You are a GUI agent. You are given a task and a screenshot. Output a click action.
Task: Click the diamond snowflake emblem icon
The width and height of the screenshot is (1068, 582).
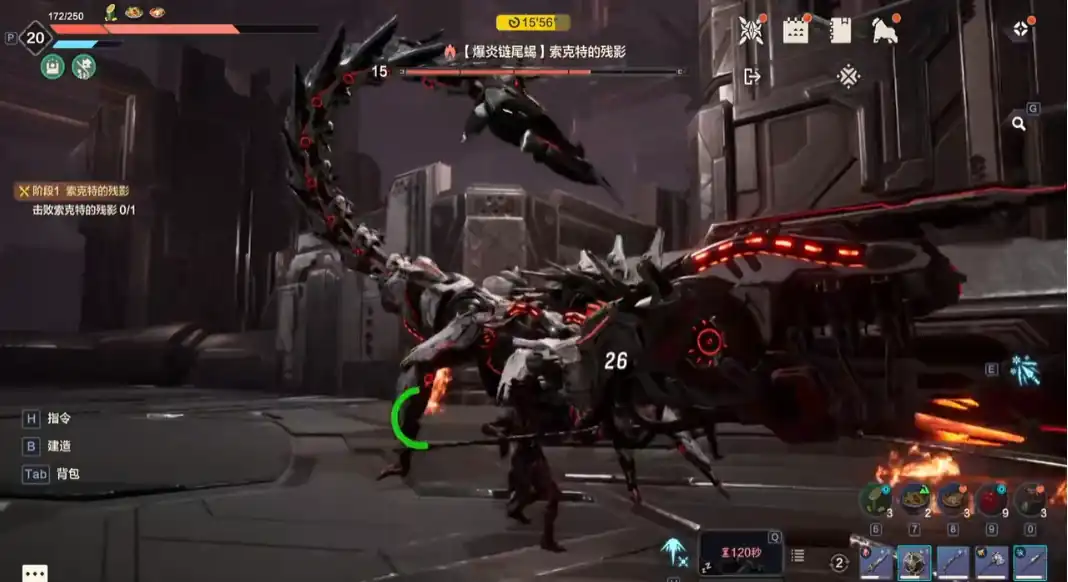848,76
